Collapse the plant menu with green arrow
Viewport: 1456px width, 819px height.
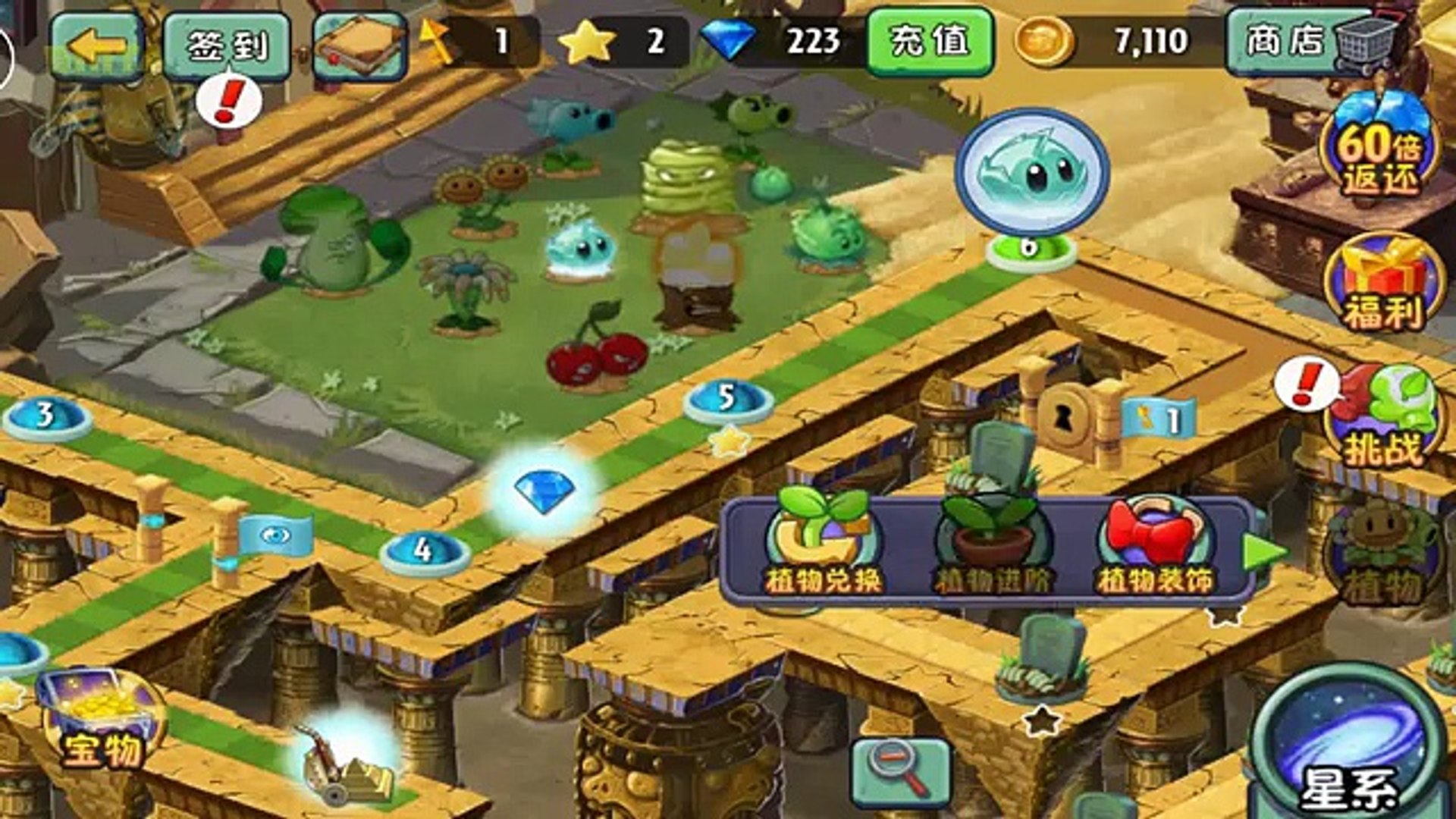click(1263, 551)
